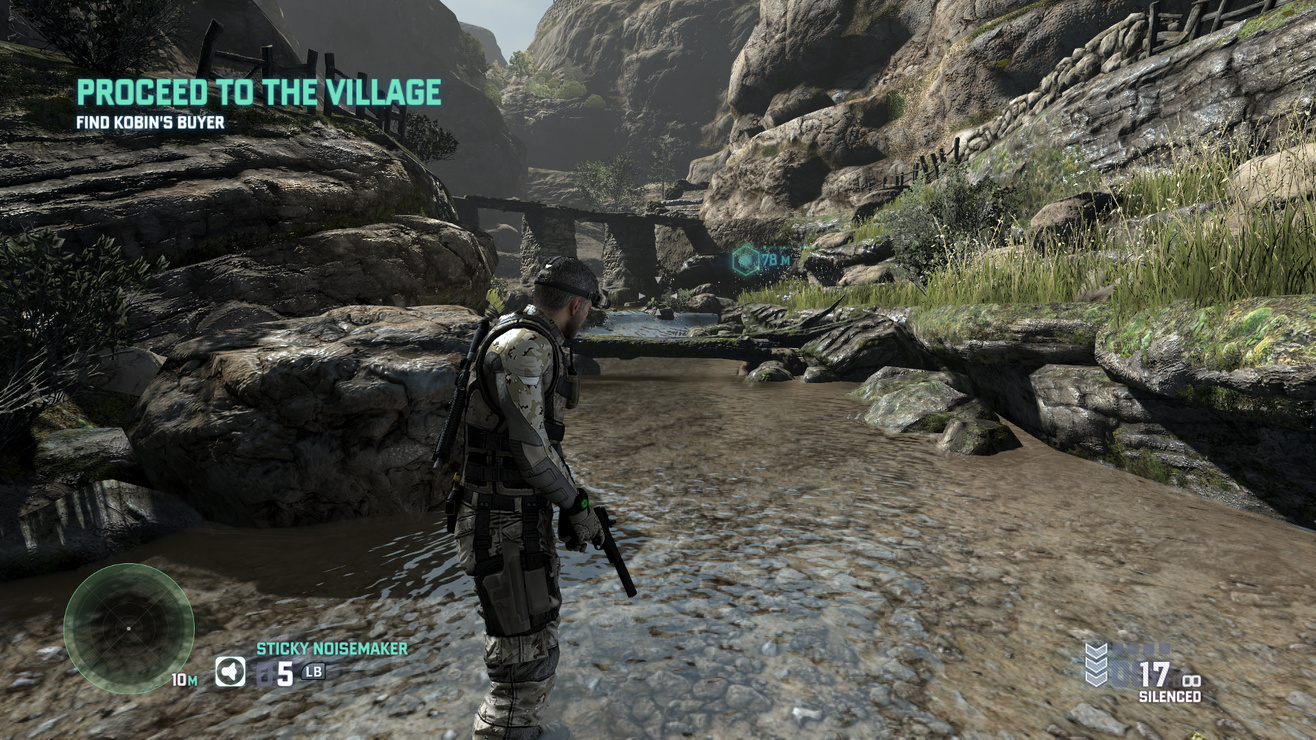Toggle the Sticky Noisemaker gadget selection

(x=330, y=648)
